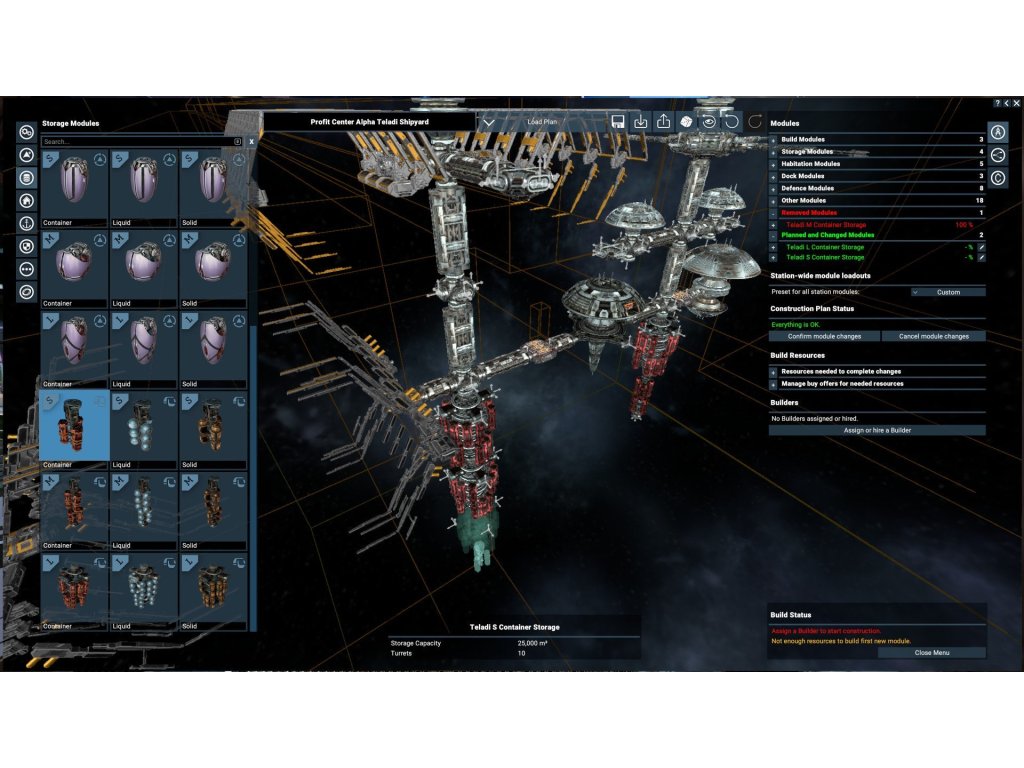Save the construction plan via floppy icon
The height and width of the screenshot is (768, 1024).
(618, 122)
